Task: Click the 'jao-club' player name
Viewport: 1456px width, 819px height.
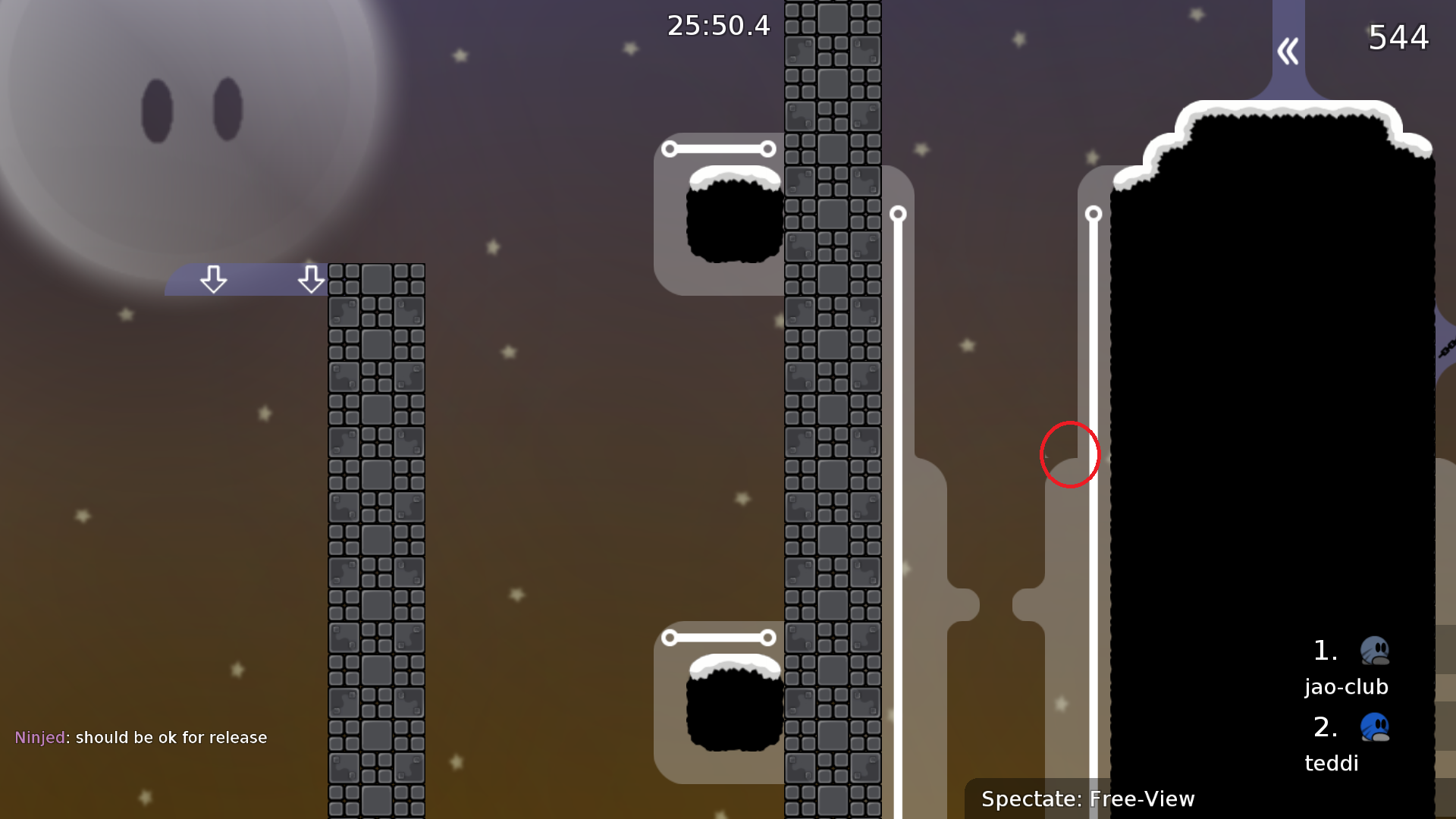Action: [1348, 686]
